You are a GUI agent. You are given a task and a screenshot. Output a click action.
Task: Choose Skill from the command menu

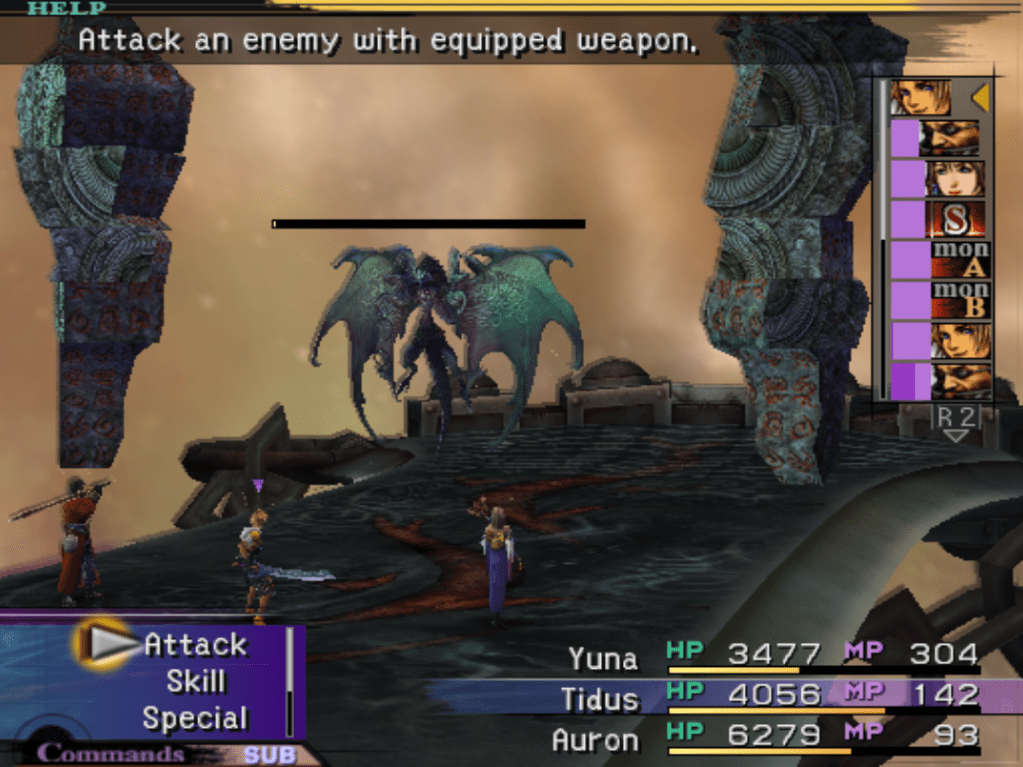click(196, 682)
